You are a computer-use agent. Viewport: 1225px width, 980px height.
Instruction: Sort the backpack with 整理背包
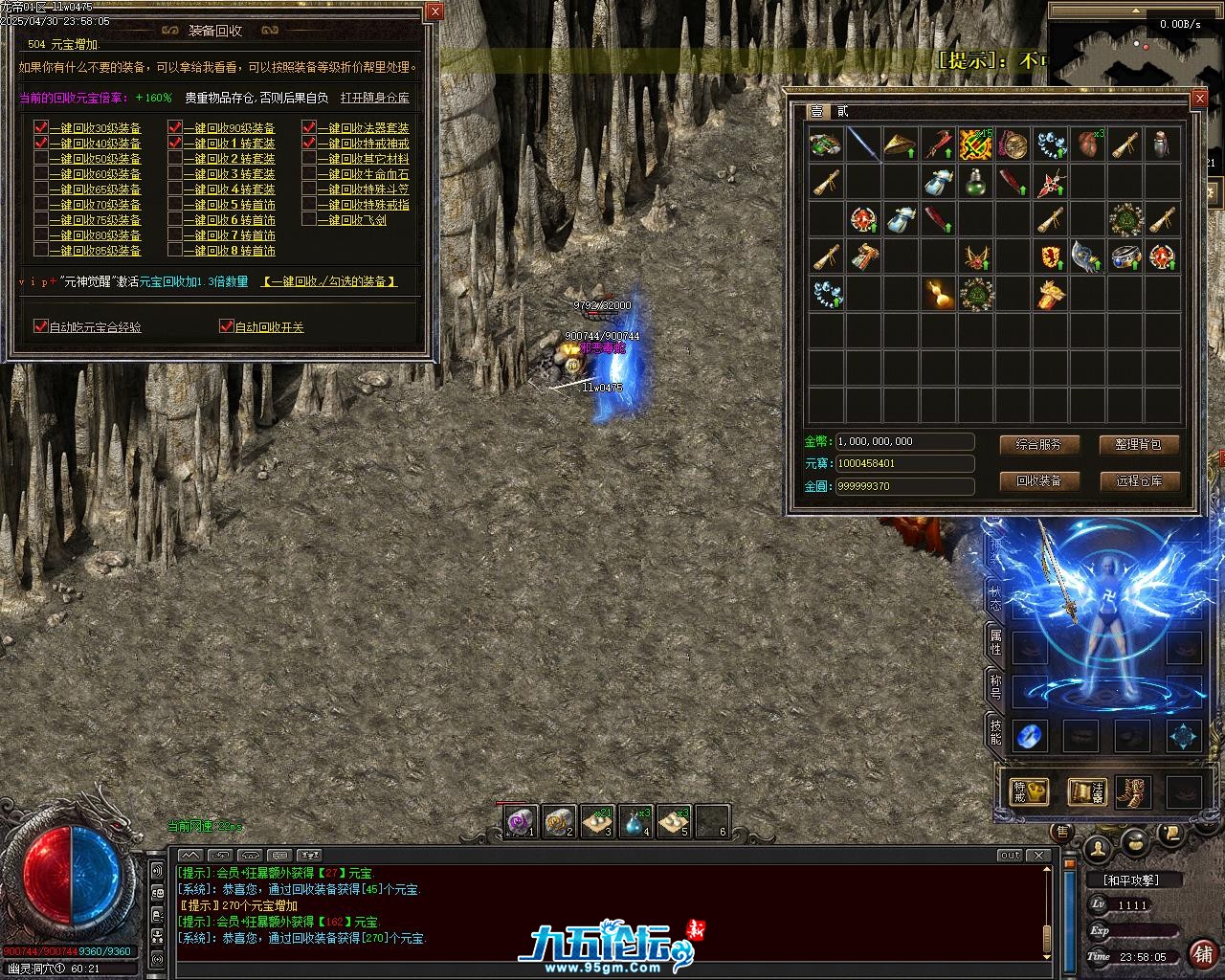coord(1138,445)
